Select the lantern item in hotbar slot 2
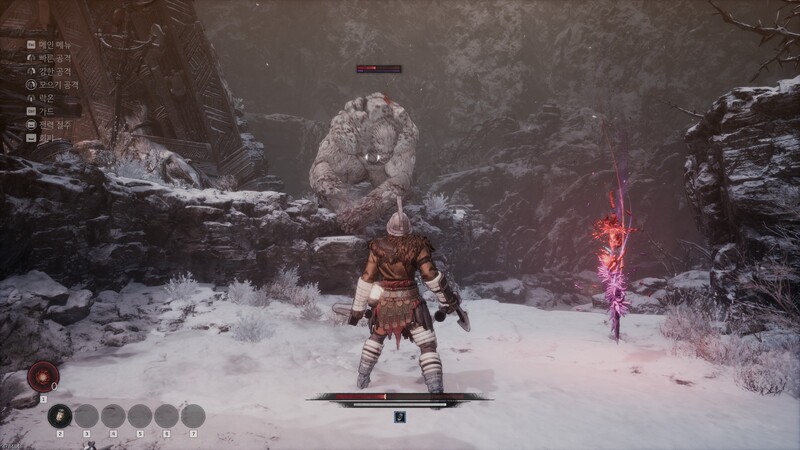The width and height of the screenshot is (800, 450). click(60, 416)
